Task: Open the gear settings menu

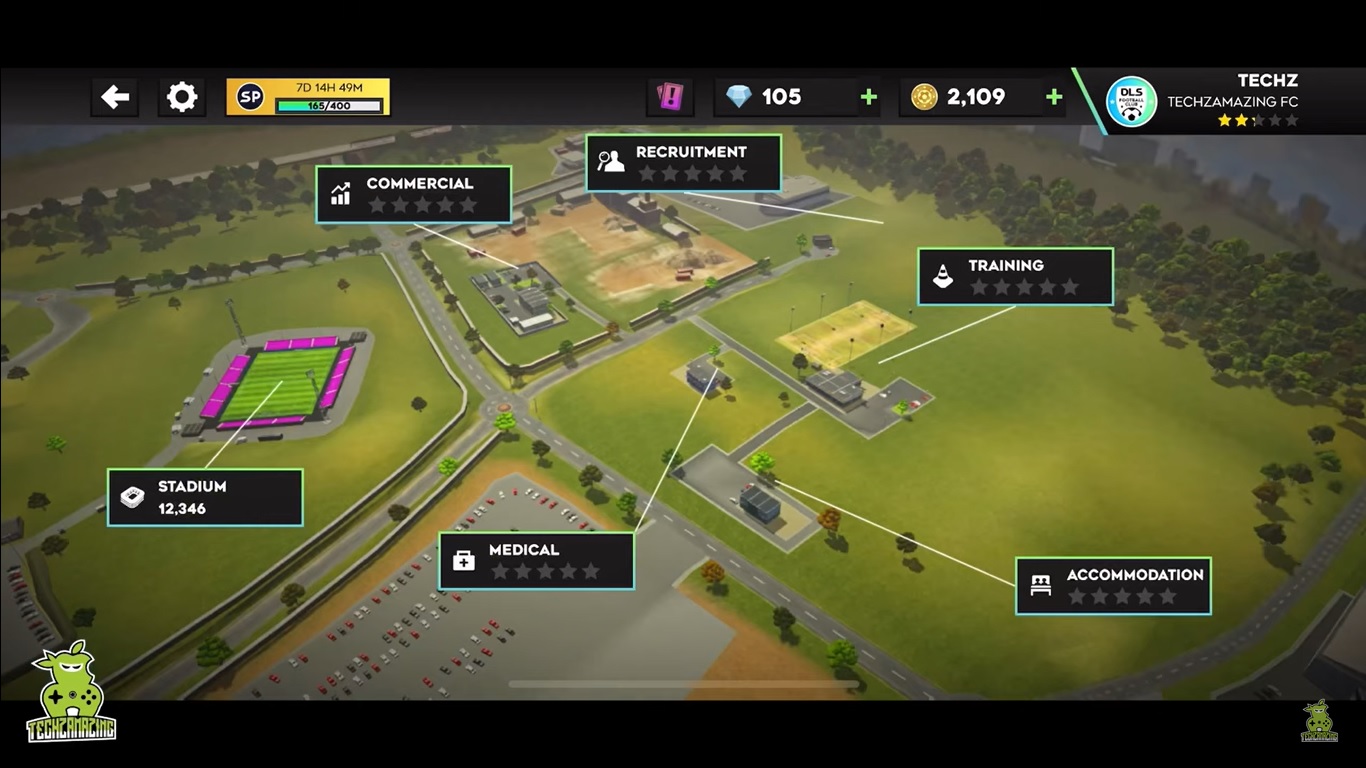Action: point(181,97)
